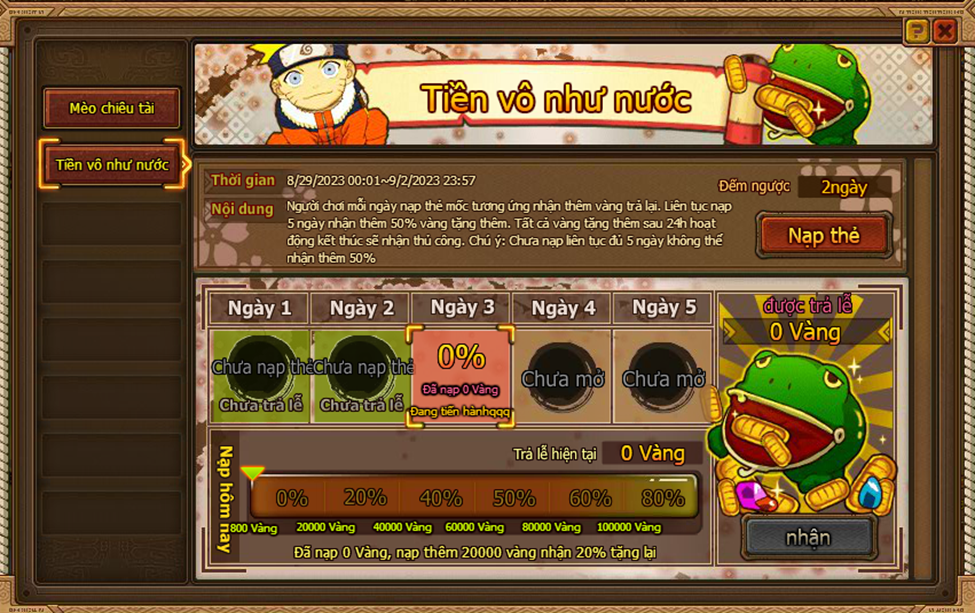Select the Ngày 1 reward tile

tap(260, 376)
